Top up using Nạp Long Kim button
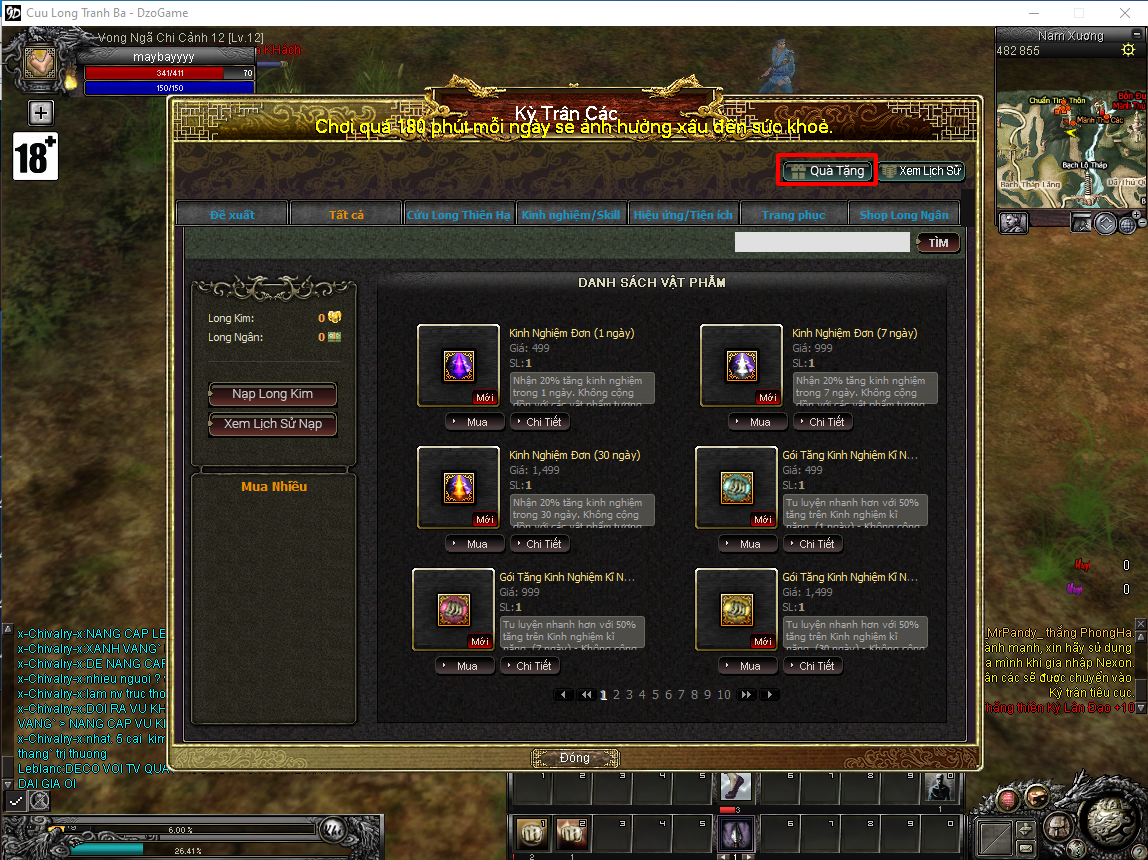The image size is (1148, 860). pyautogui.click(x=272, y=394)
